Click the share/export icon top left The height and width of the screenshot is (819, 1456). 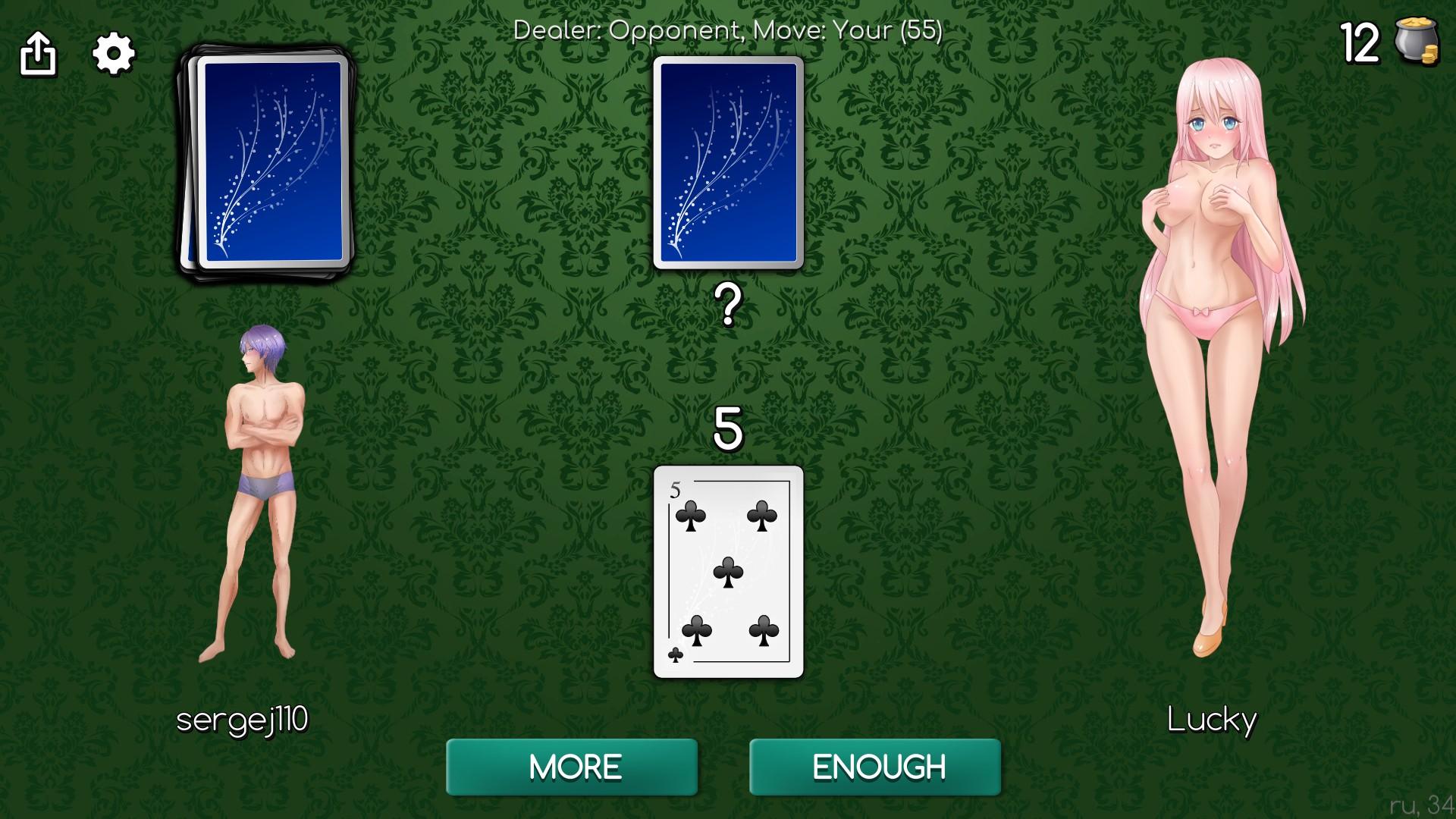39,53
